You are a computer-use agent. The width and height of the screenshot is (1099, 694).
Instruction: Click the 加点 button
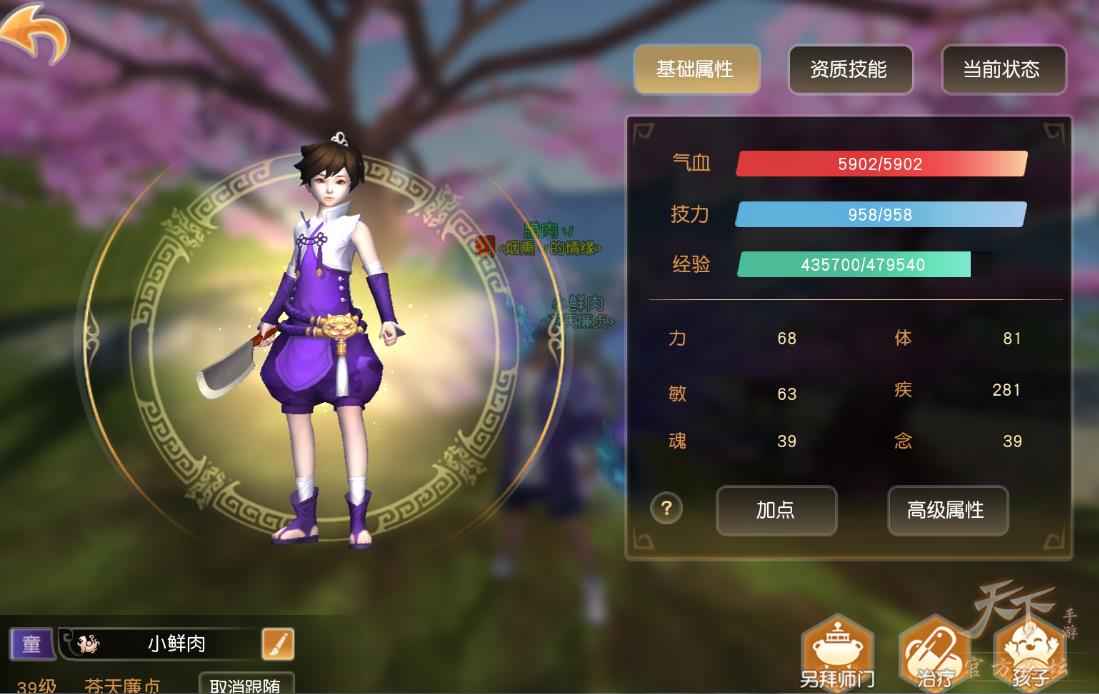pos(776,510)
